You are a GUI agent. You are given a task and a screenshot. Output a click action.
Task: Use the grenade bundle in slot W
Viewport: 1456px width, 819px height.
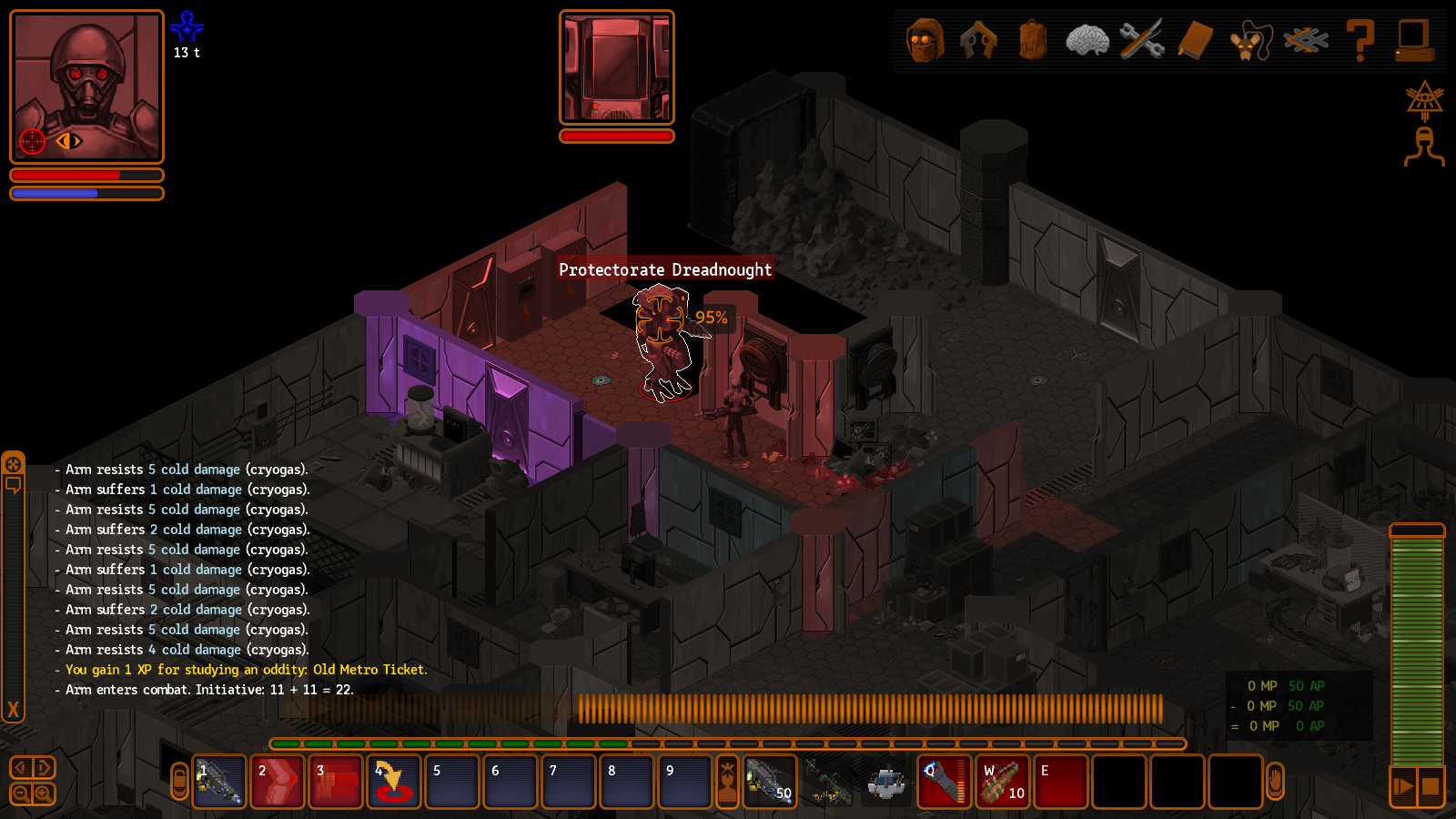(x=1003, y=782)
